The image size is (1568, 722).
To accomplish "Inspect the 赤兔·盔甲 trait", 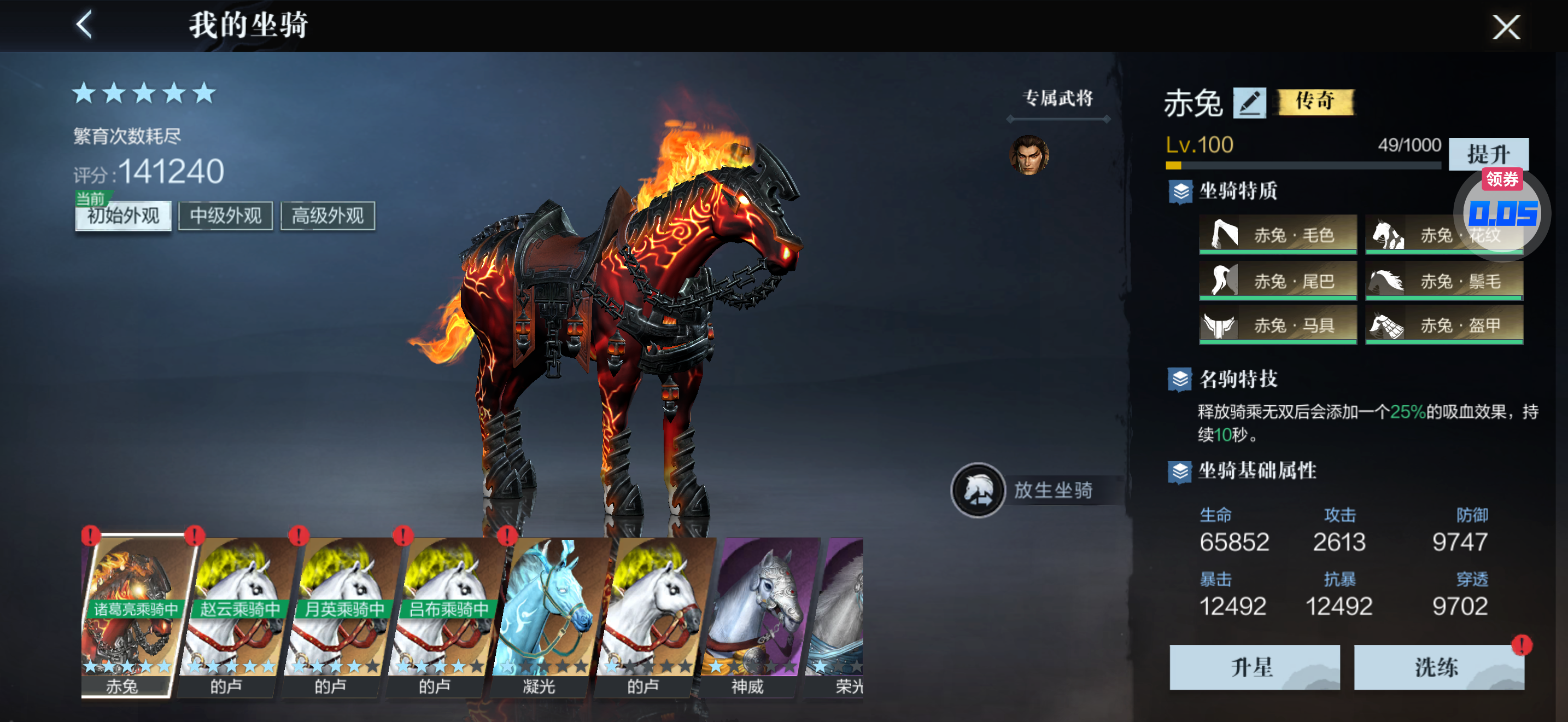I will (x=1444, y=325).
